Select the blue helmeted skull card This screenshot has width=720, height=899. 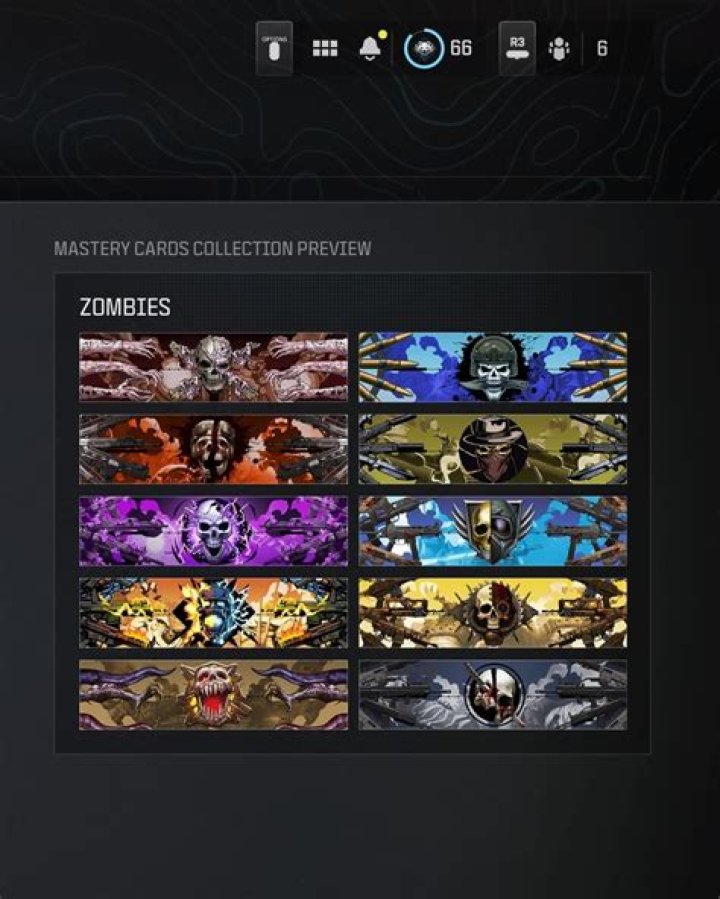pyautogui.click(x=493, y=367)
